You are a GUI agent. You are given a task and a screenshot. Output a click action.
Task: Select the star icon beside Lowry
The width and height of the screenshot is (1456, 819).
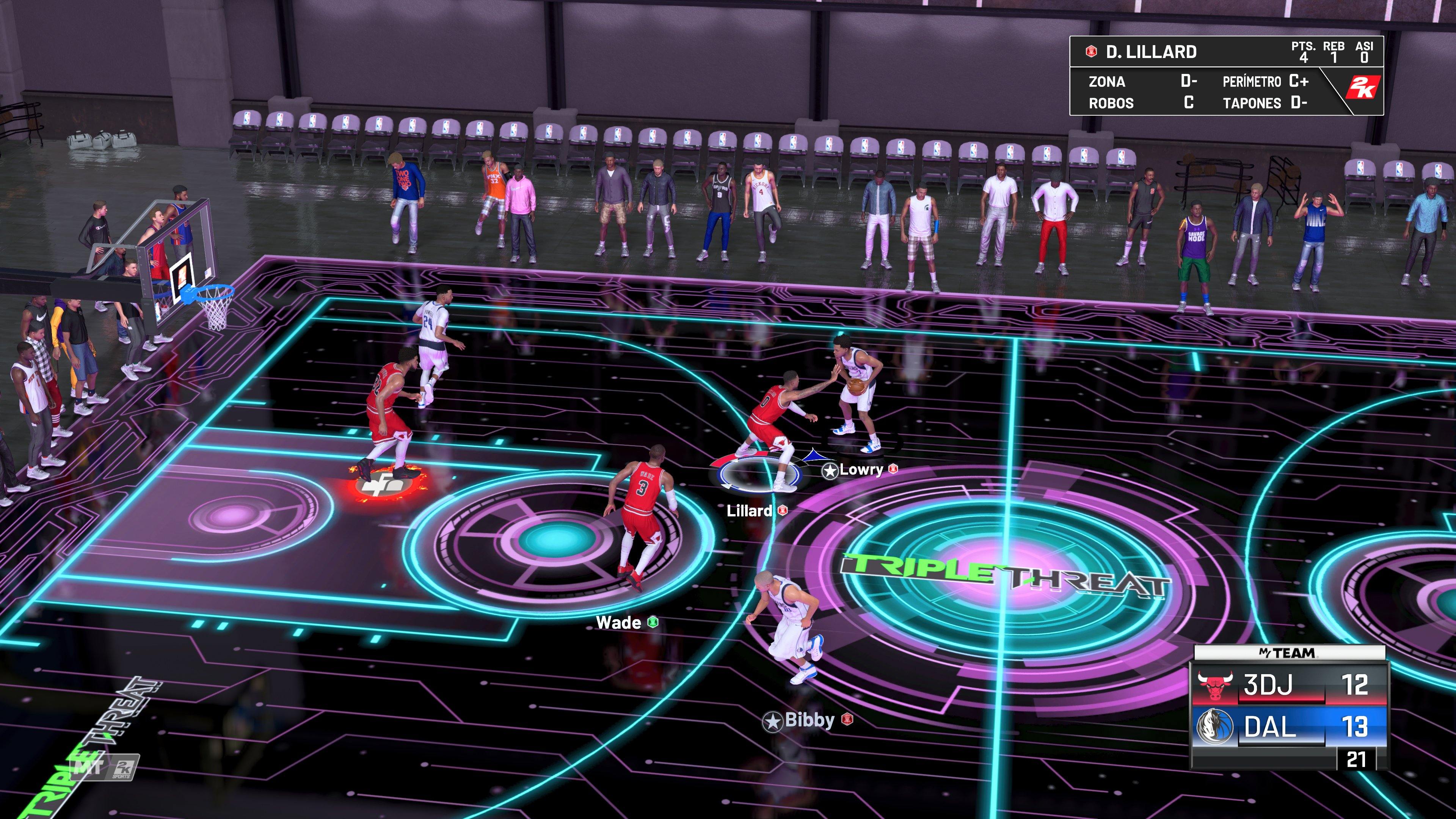click(x=830, y=471)
